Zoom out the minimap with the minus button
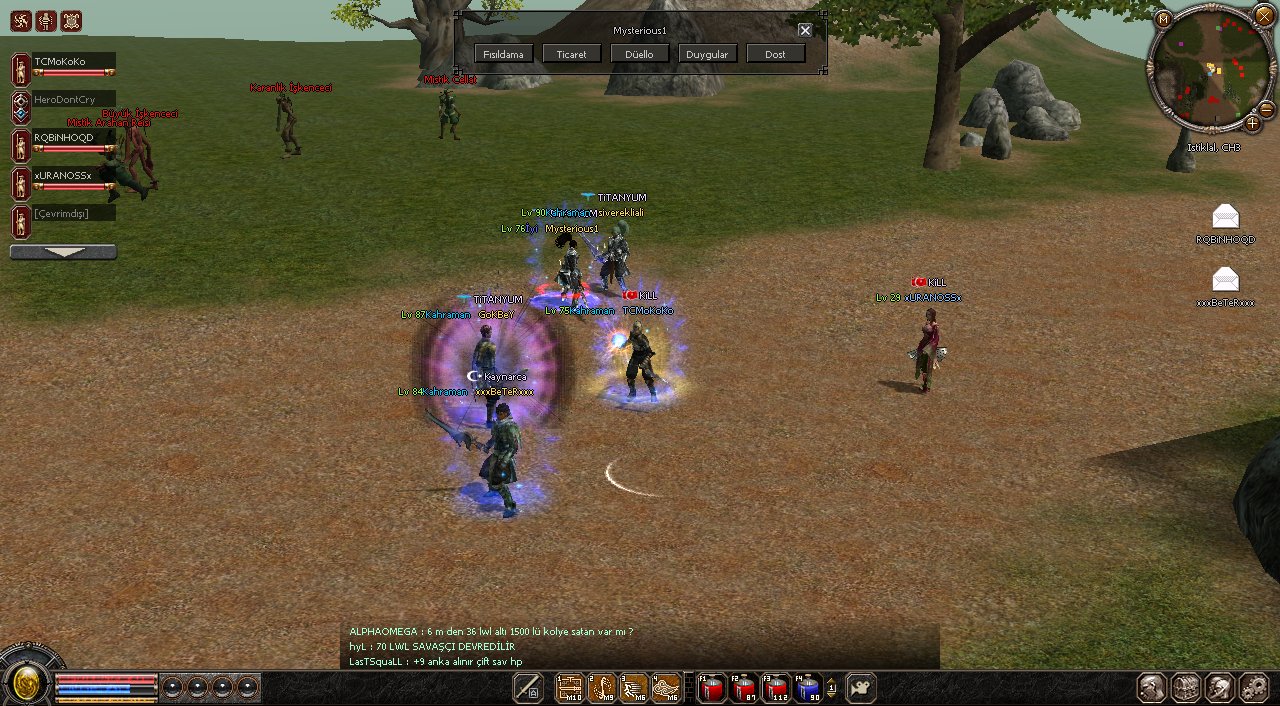Screen dimensions: 1280x706 click(x=1265, y=109)
